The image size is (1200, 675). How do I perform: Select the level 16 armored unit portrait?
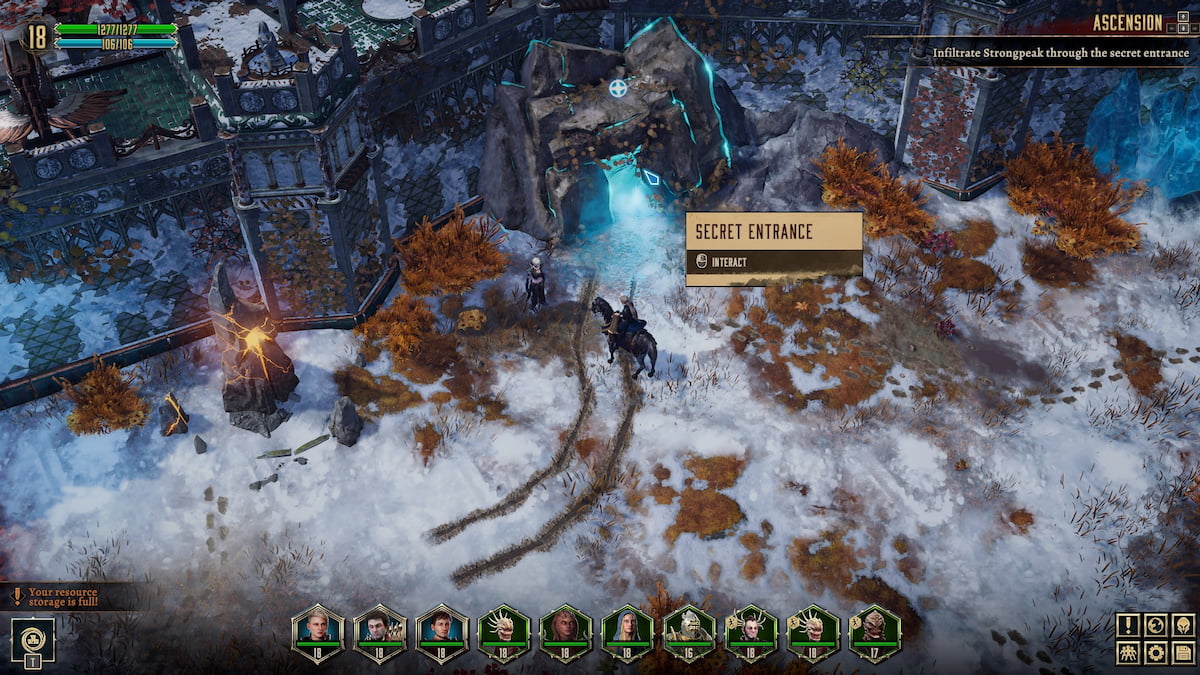click(690, 631)
